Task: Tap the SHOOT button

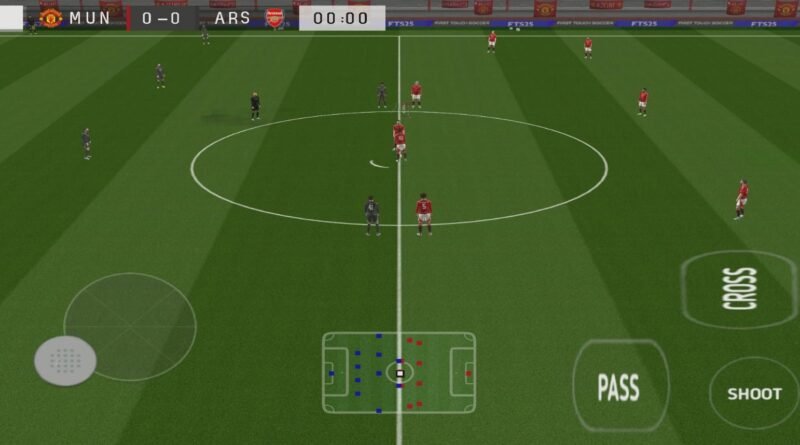Action: click(x=754, y=393)
